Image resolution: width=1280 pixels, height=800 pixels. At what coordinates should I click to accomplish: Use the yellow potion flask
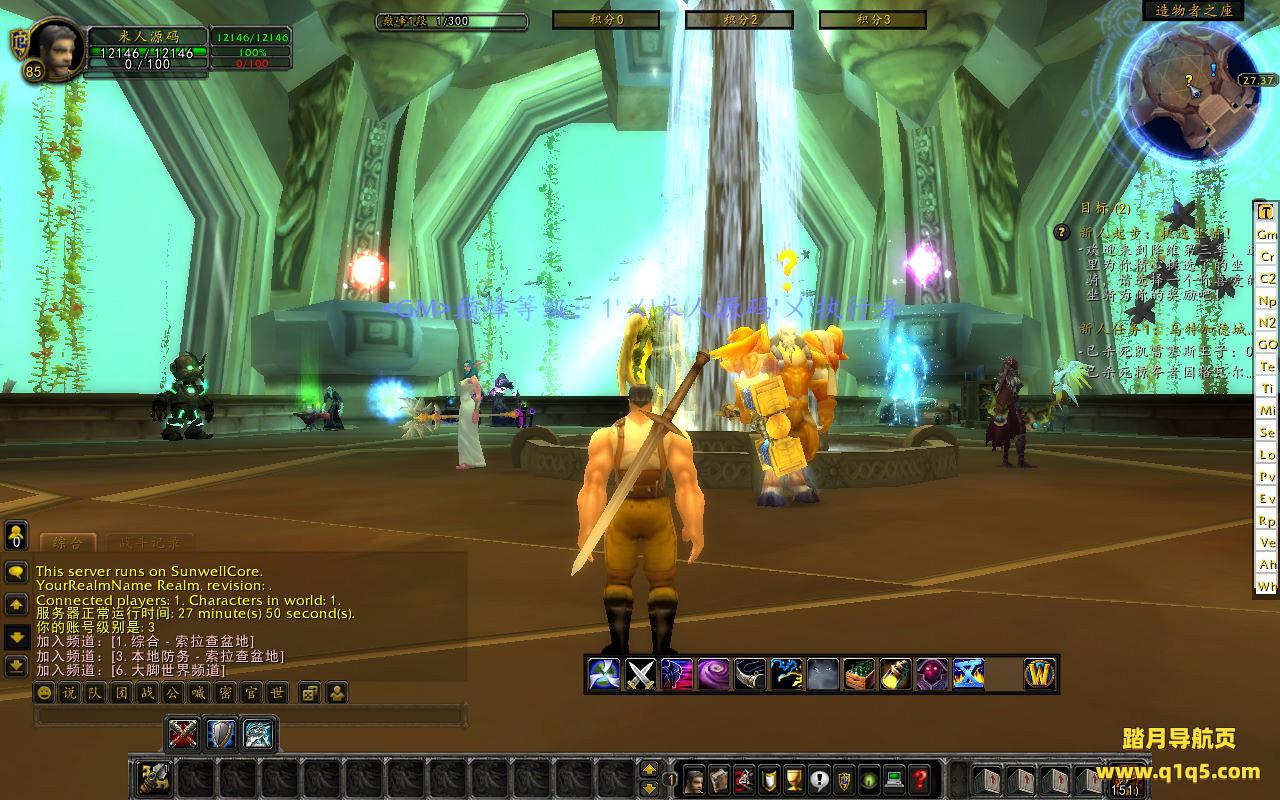tap(894, 675)
